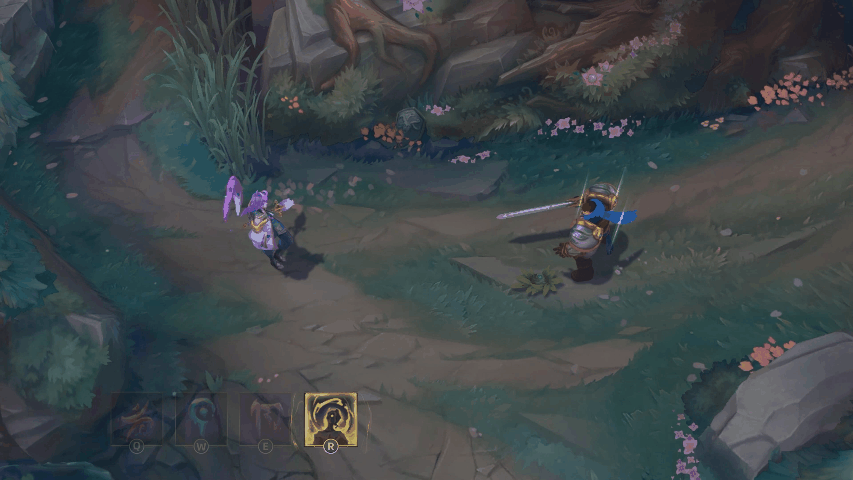Pick the dimmed E ability icon
Viewport: 853px width, 480px height.
click(x=264, y=418)
